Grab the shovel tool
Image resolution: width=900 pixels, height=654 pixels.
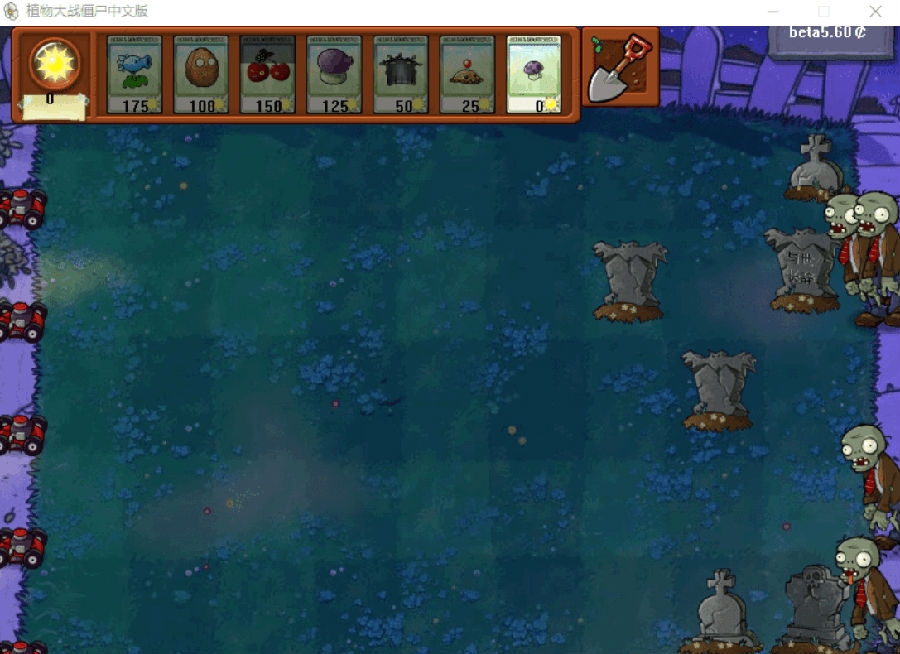(620, 68)
